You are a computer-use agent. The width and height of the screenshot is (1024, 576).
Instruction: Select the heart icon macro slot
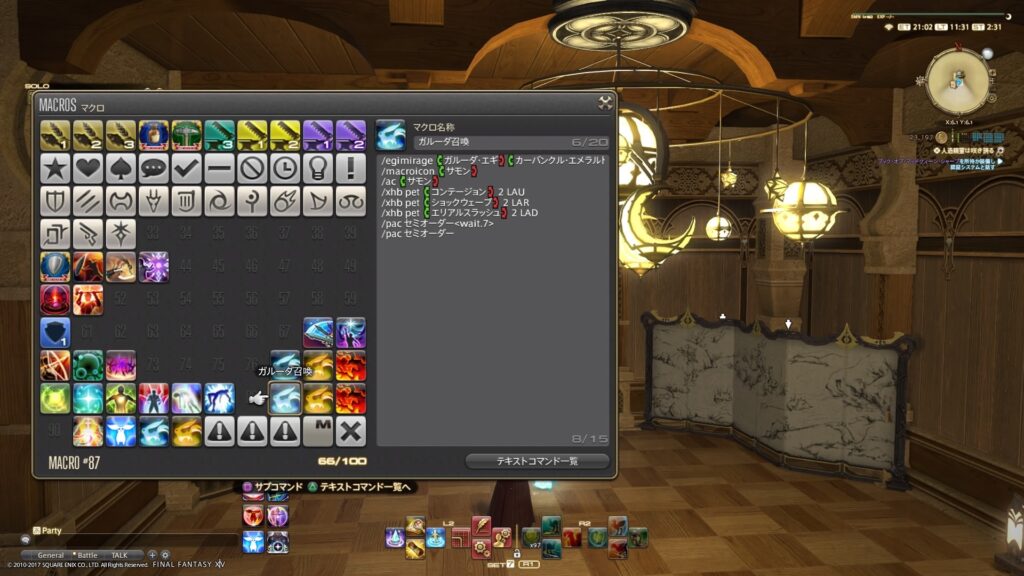88,167
